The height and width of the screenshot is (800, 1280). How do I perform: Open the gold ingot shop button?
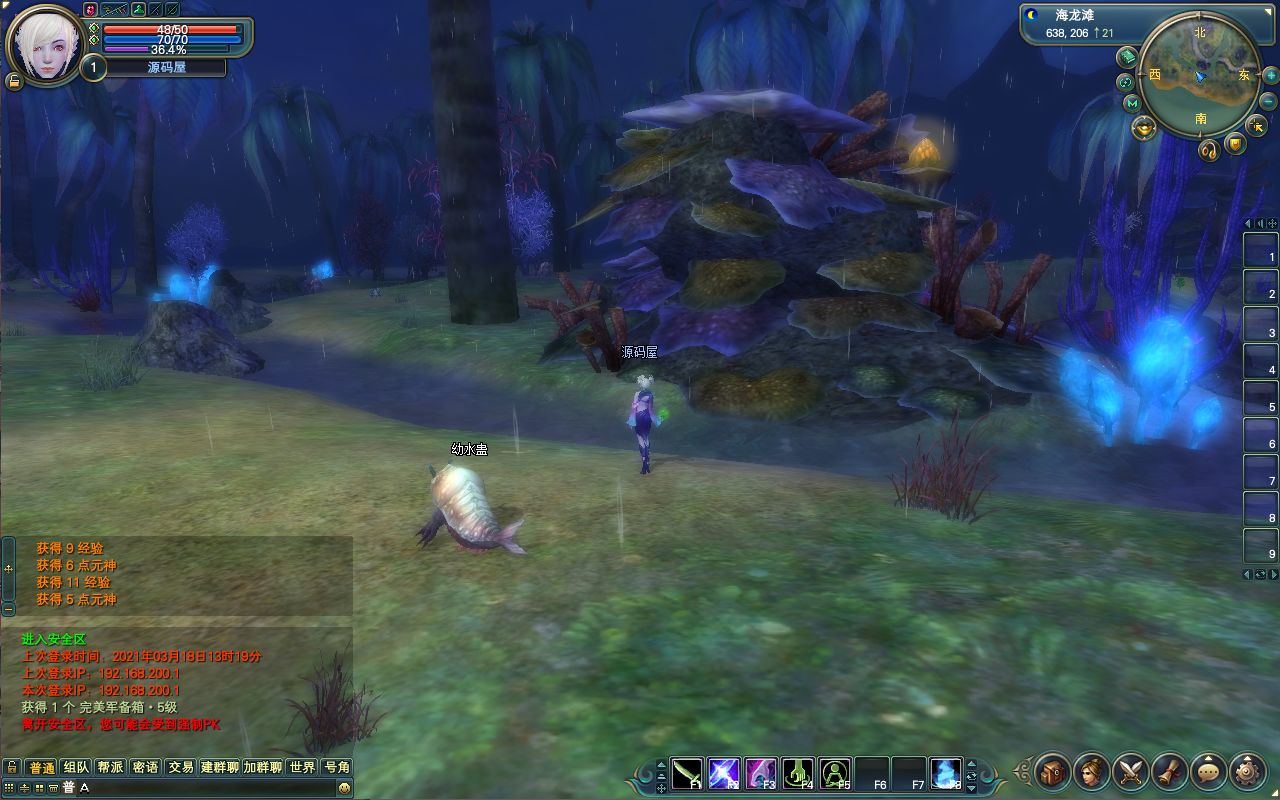click(1144, 127)
